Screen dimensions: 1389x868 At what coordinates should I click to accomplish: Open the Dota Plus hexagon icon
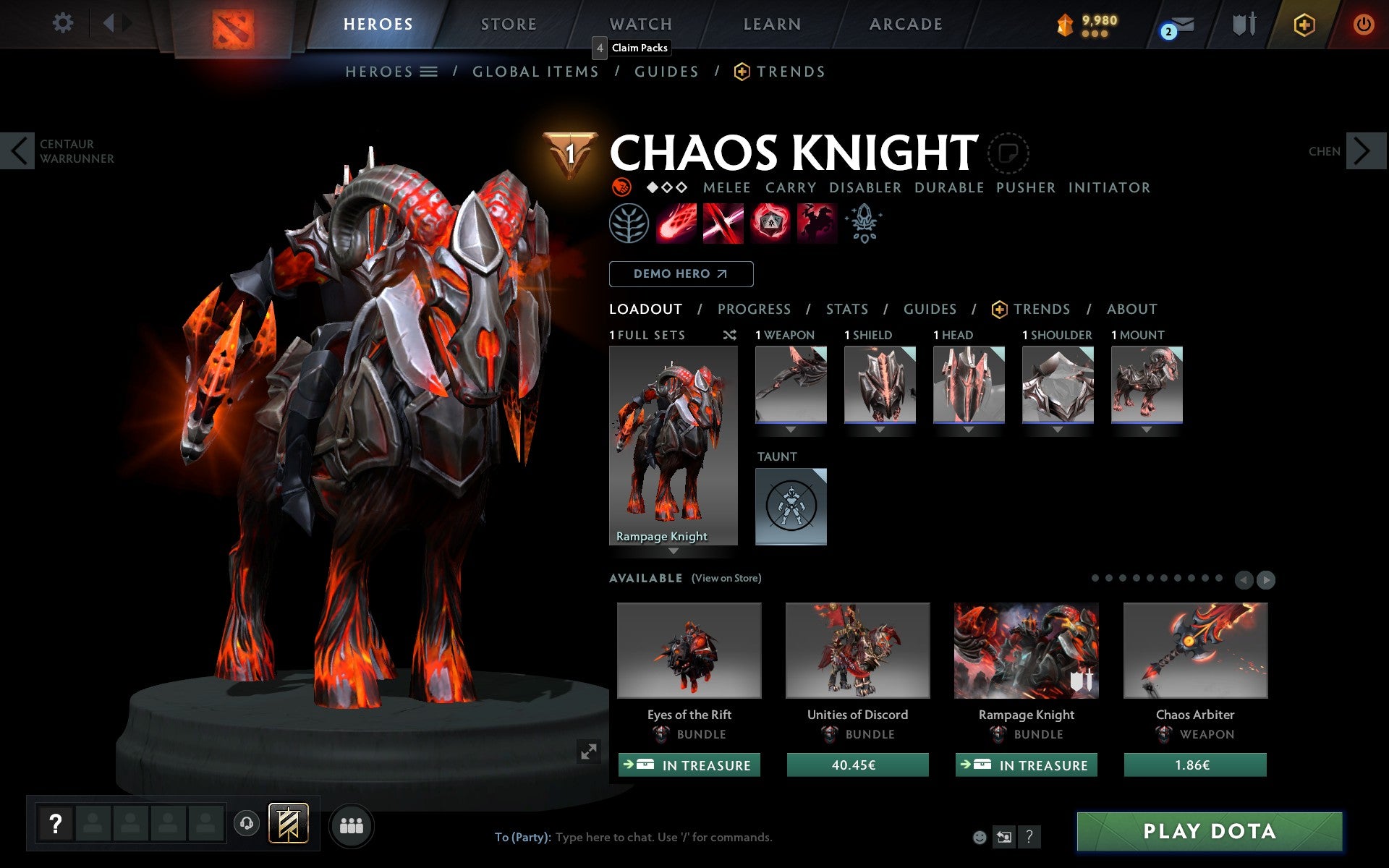(x=1302, y=24)
